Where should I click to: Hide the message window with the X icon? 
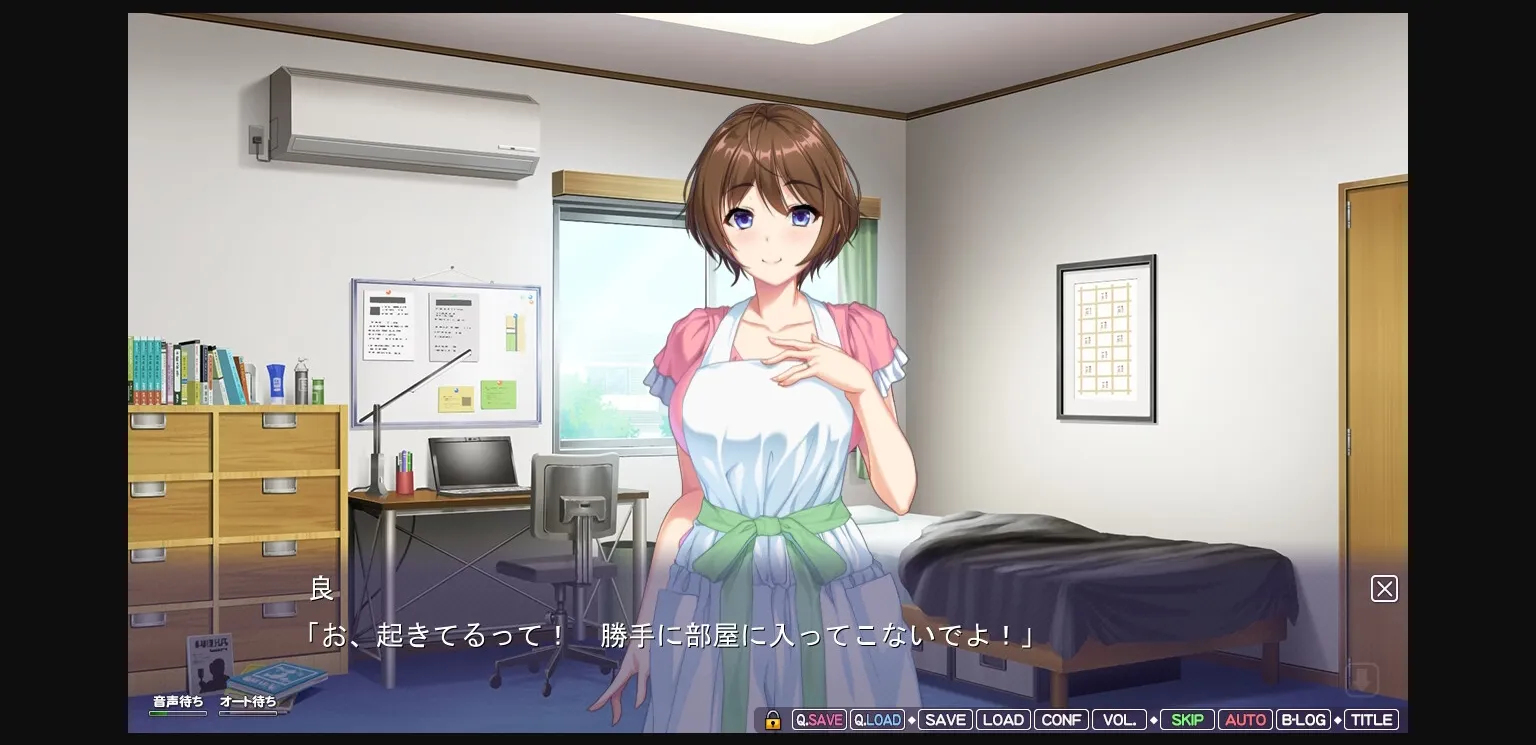pyautogui.click(x=1384, y=589)
